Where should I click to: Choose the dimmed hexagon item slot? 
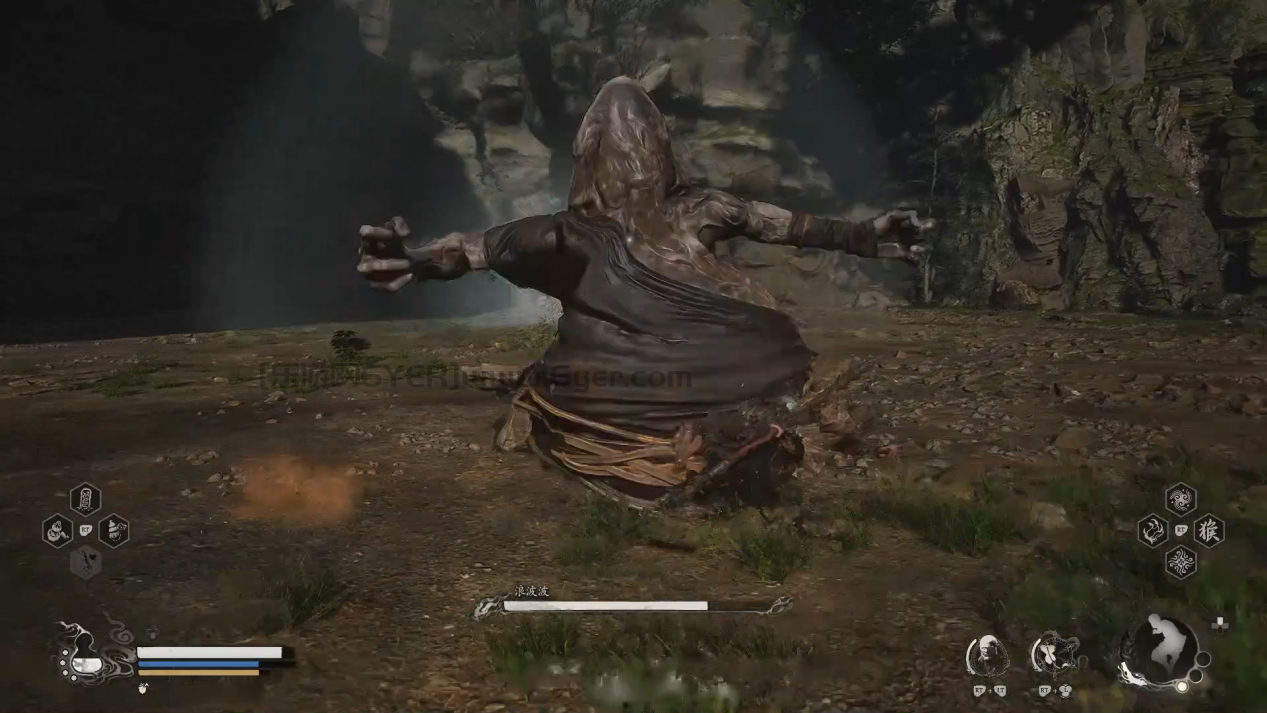tap(85, 562)
